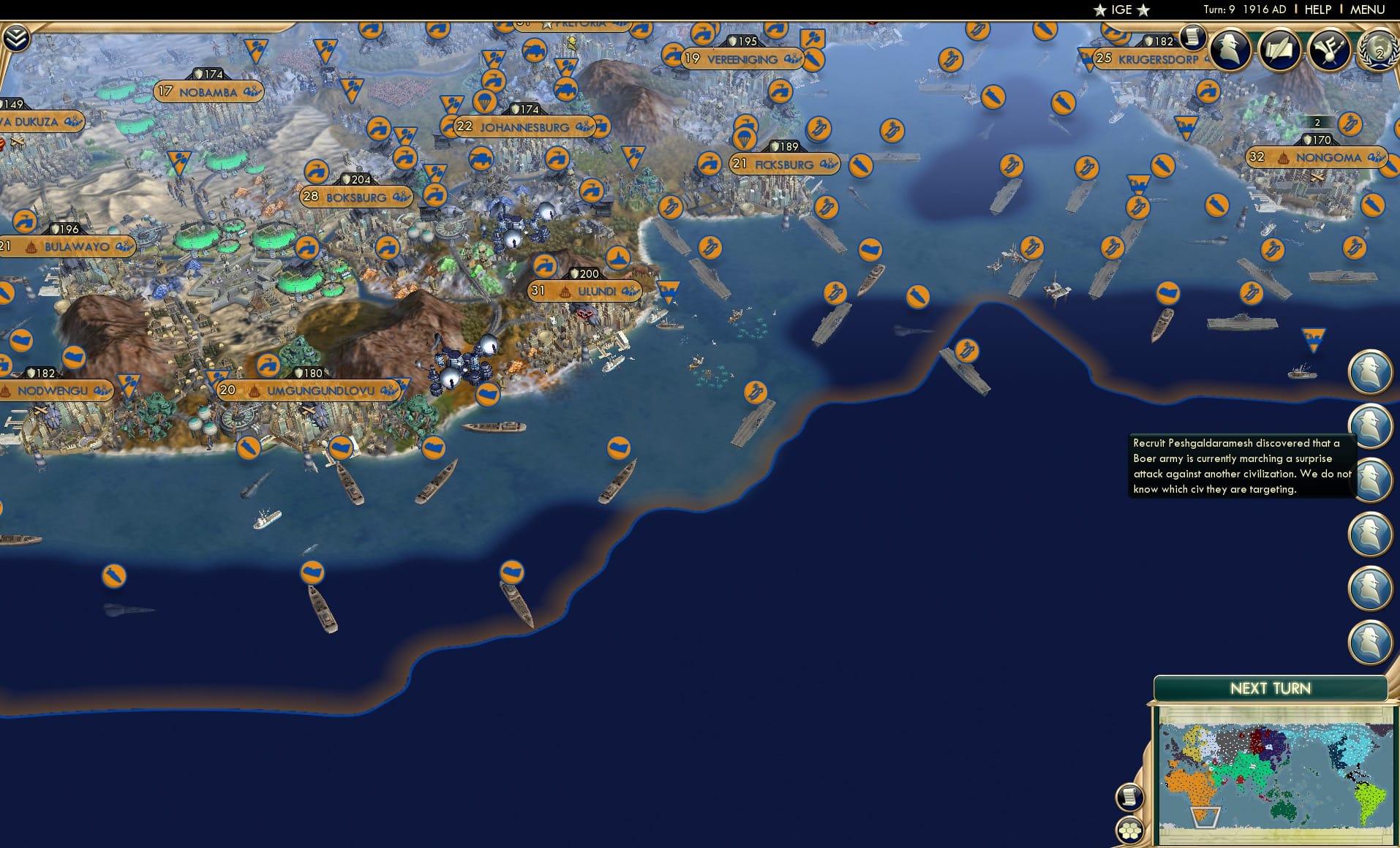Open the Ulundi city banner

pyautogui.click(x=584, y=289)
